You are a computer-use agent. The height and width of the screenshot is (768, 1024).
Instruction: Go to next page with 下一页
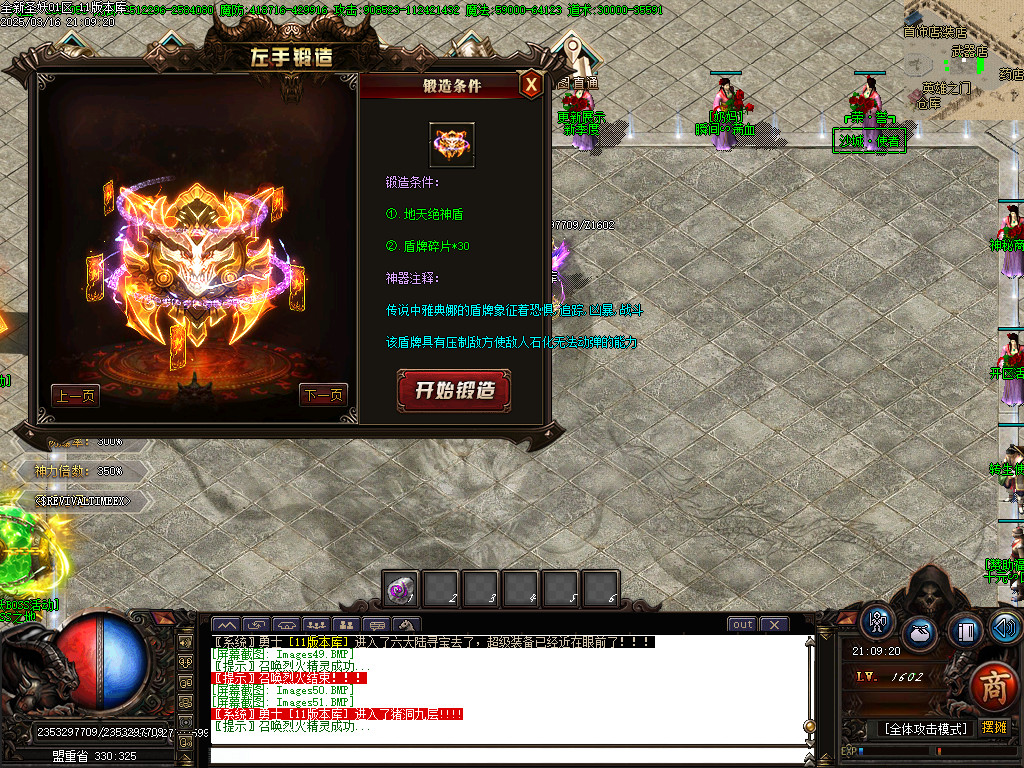pyautogui.click(x=322, y=396)
